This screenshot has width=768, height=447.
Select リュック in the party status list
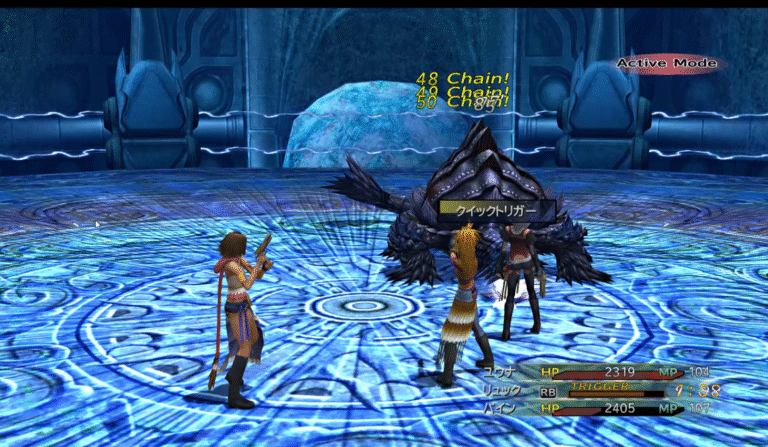pos(501,390)
